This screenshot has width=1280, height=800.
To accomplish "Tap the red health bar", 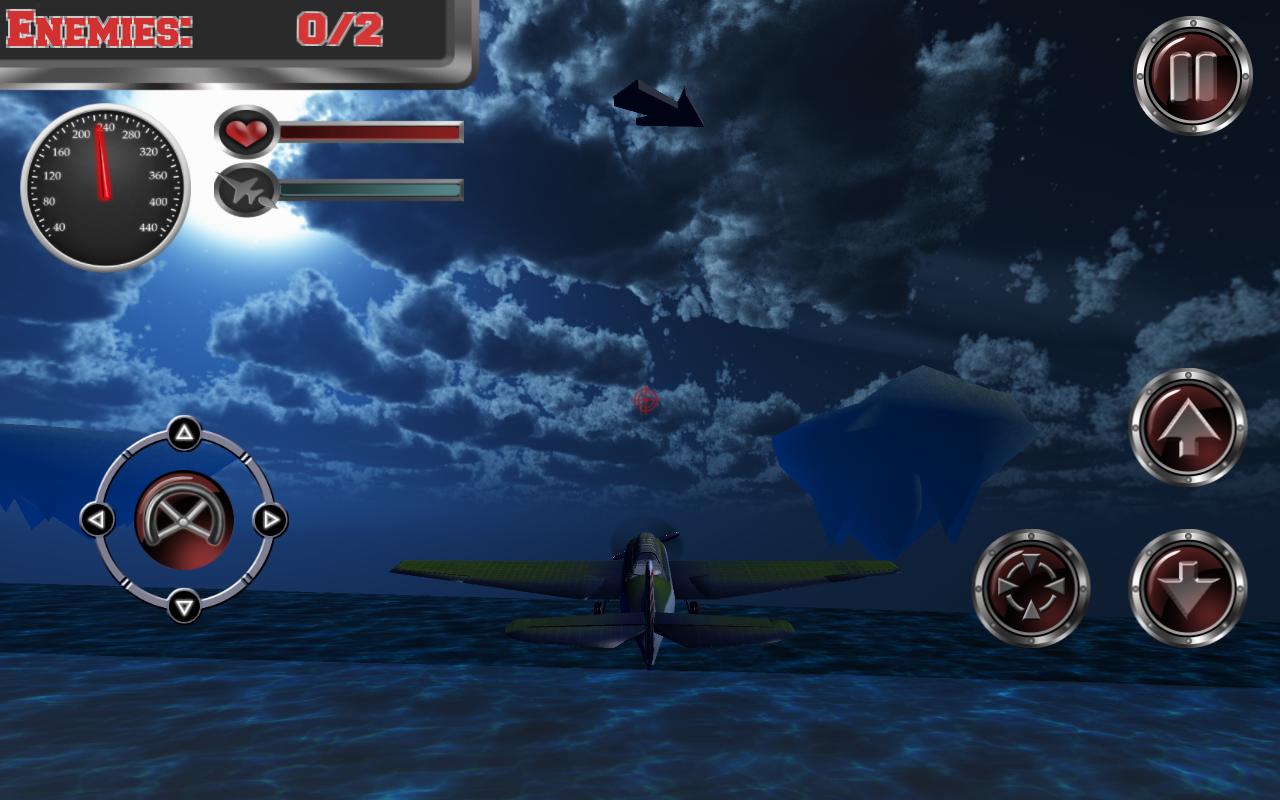I will [x=370, y=130].
